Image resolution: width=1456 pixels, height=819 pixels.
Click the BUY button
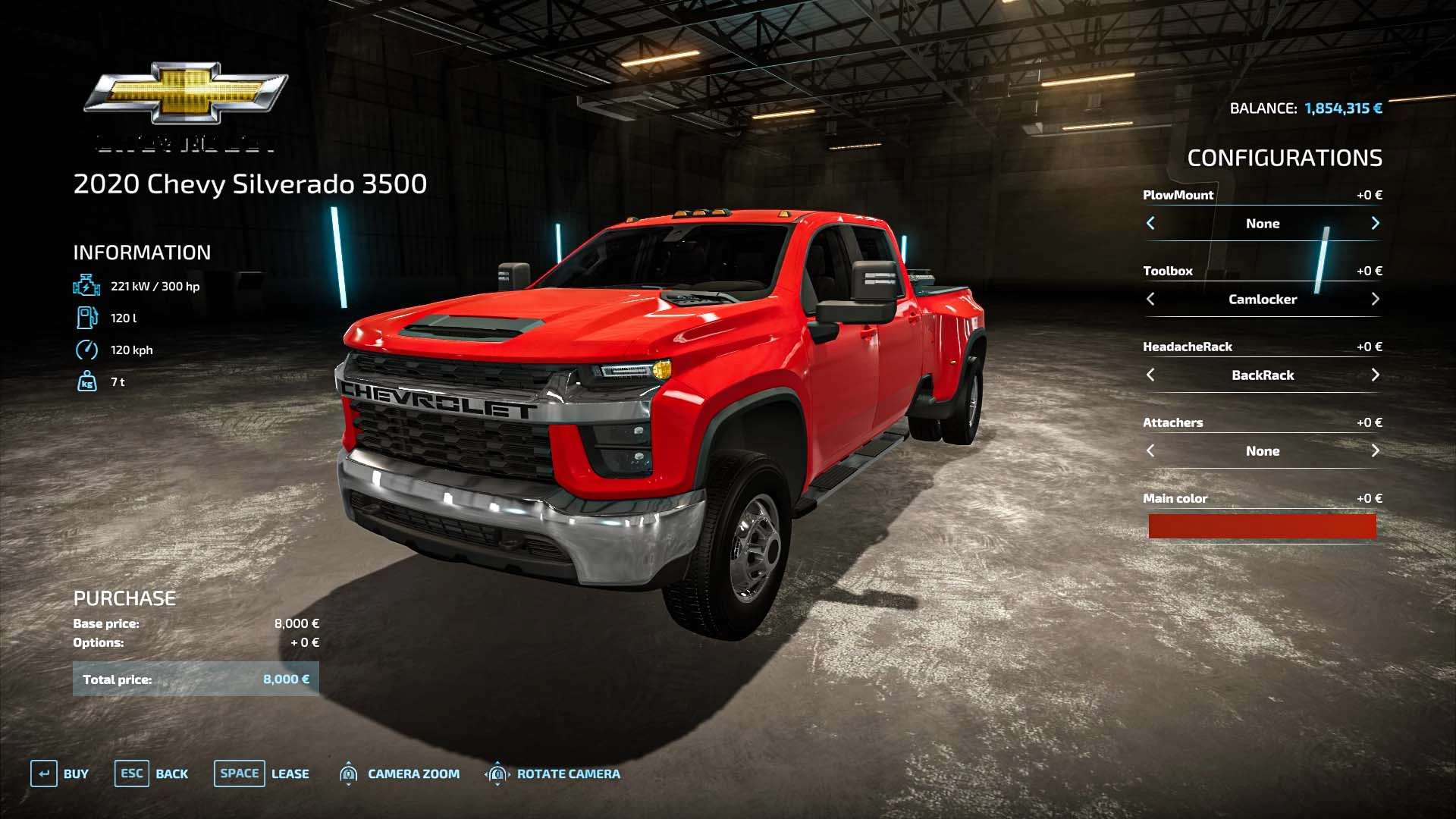(x=60, y=773)
